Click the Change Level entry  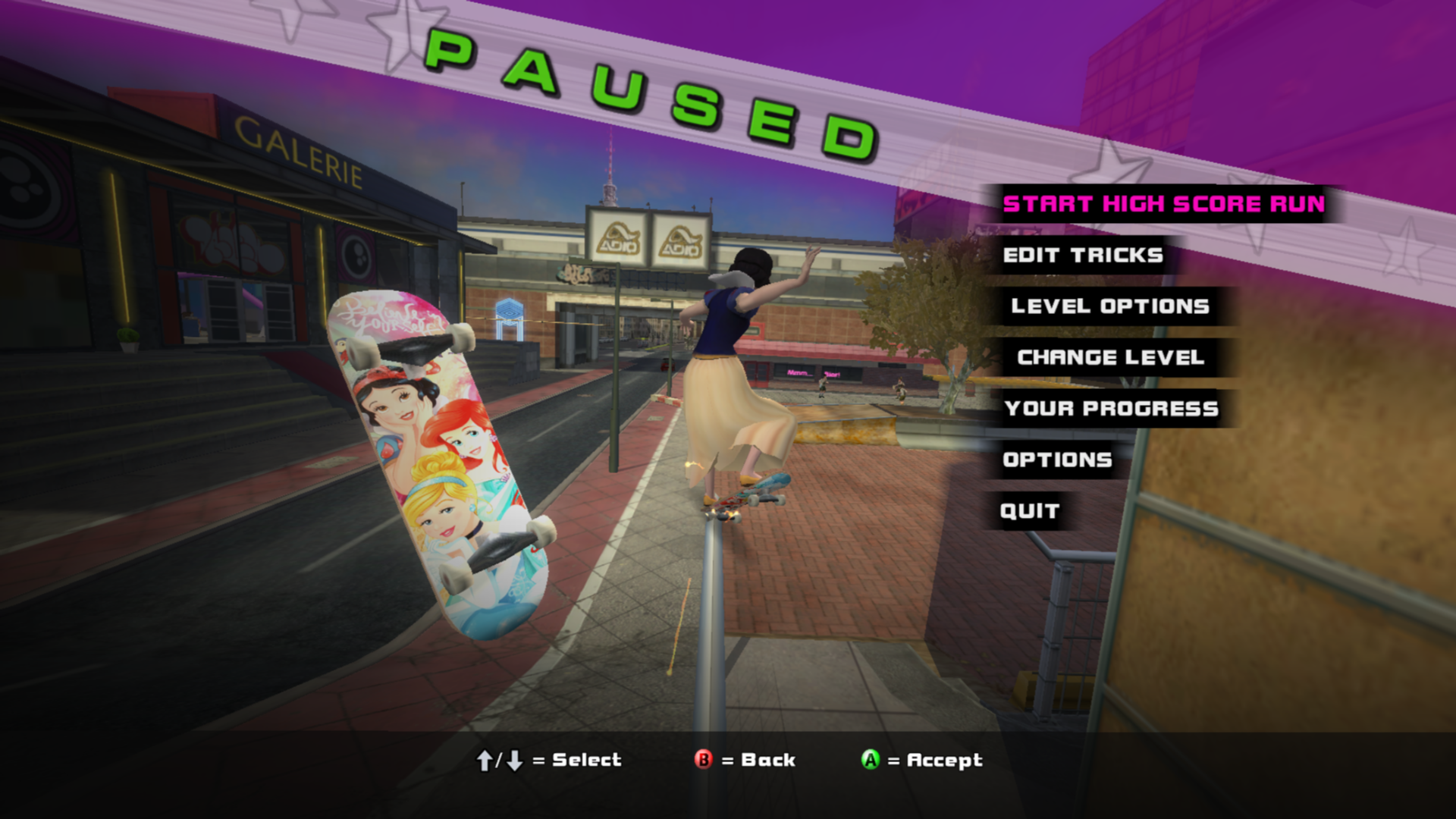point(1110,357)
